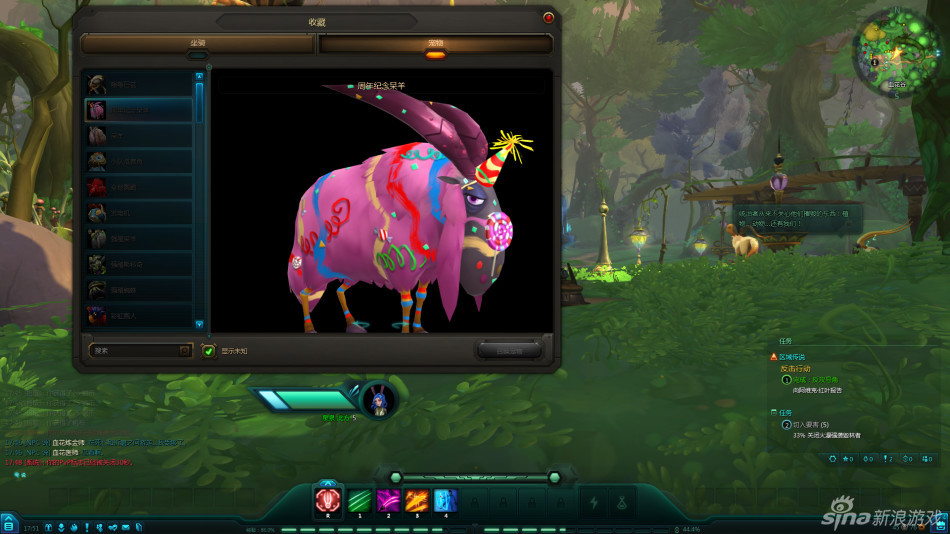The height and width of the screenshot is (534, 950).
Task: Toggle the show-unknown checkbox (显示未知)
Action: (209, 350)
